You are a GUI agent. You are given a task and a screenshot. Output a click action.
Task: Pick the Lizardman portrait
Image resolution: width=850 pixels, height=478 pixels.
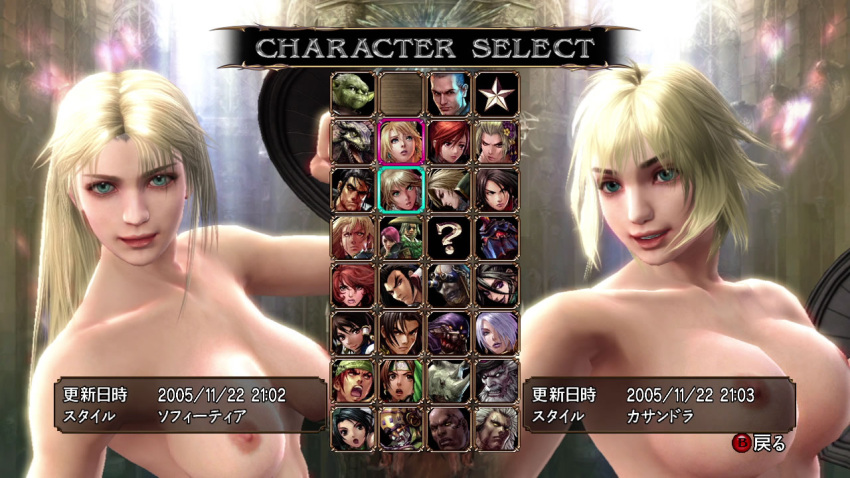354,141
